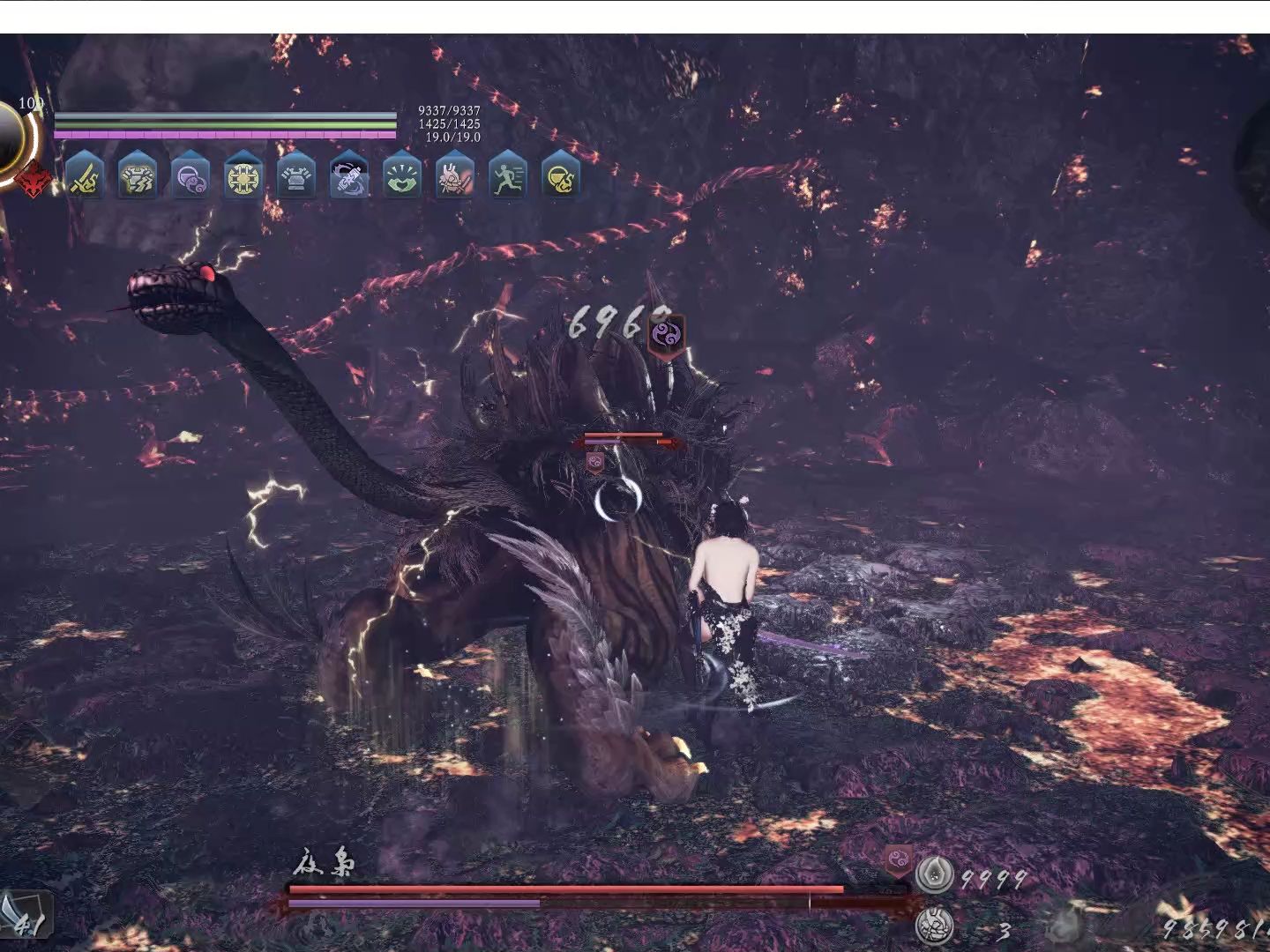The width and height of the screenshot is (1270, 952).
Task: Click the red demon guardian spirit emblem
Action: point(33,180)
